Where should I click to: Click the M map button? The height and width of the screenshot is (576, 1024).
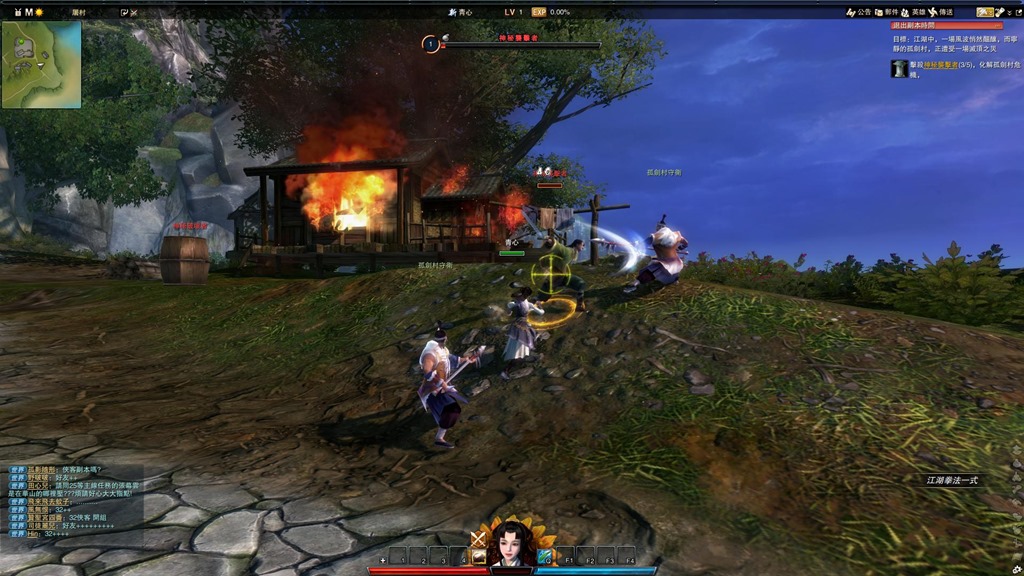(29, 12)
